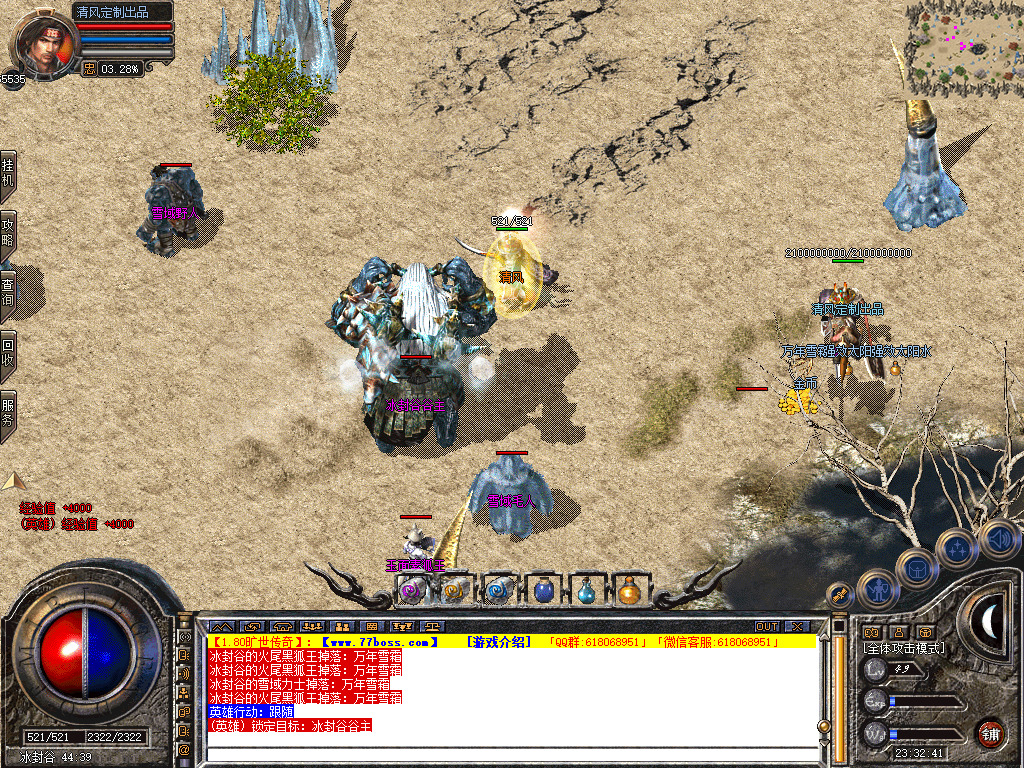Open the 挂机 auto-play side tab
Viewport: 1024px width, 768px height.
tap(8, 172)
